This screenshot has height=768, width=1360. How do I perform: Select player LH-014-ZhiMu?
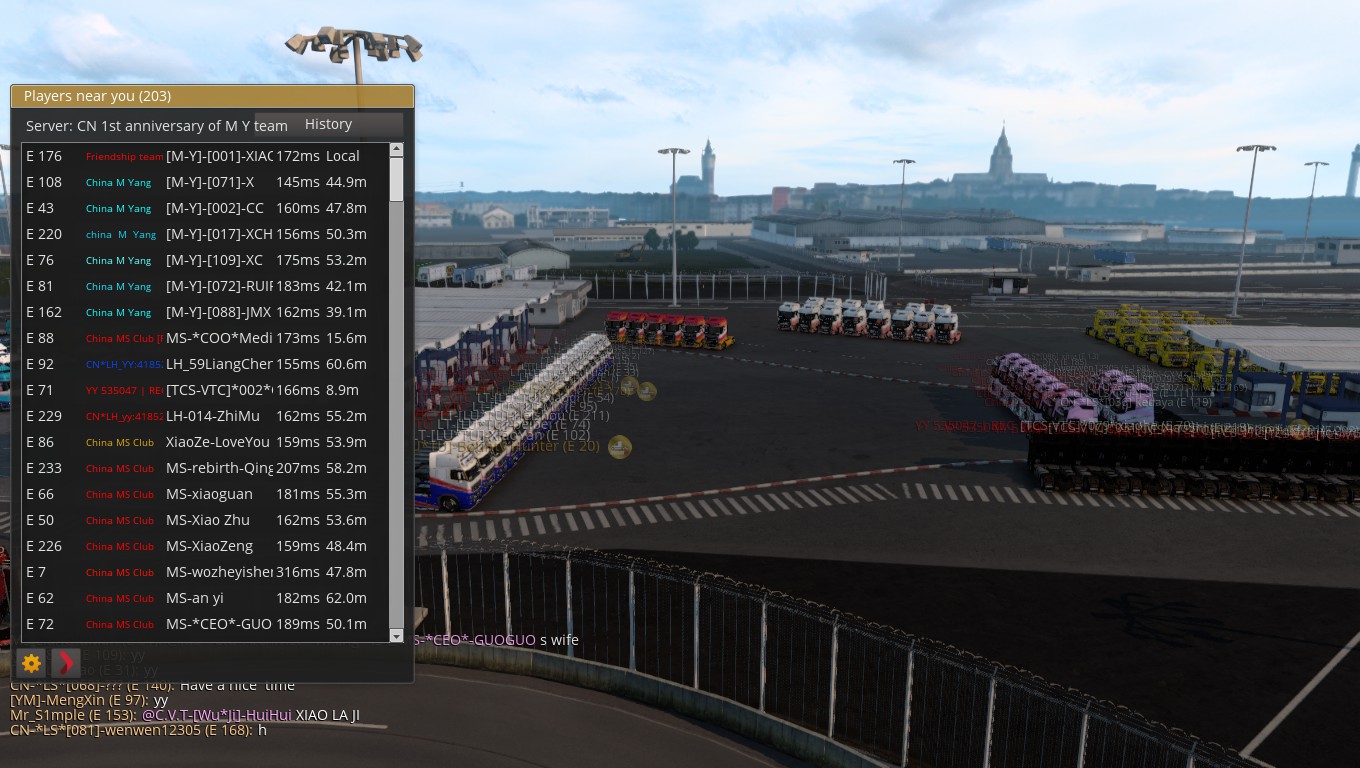212,416
